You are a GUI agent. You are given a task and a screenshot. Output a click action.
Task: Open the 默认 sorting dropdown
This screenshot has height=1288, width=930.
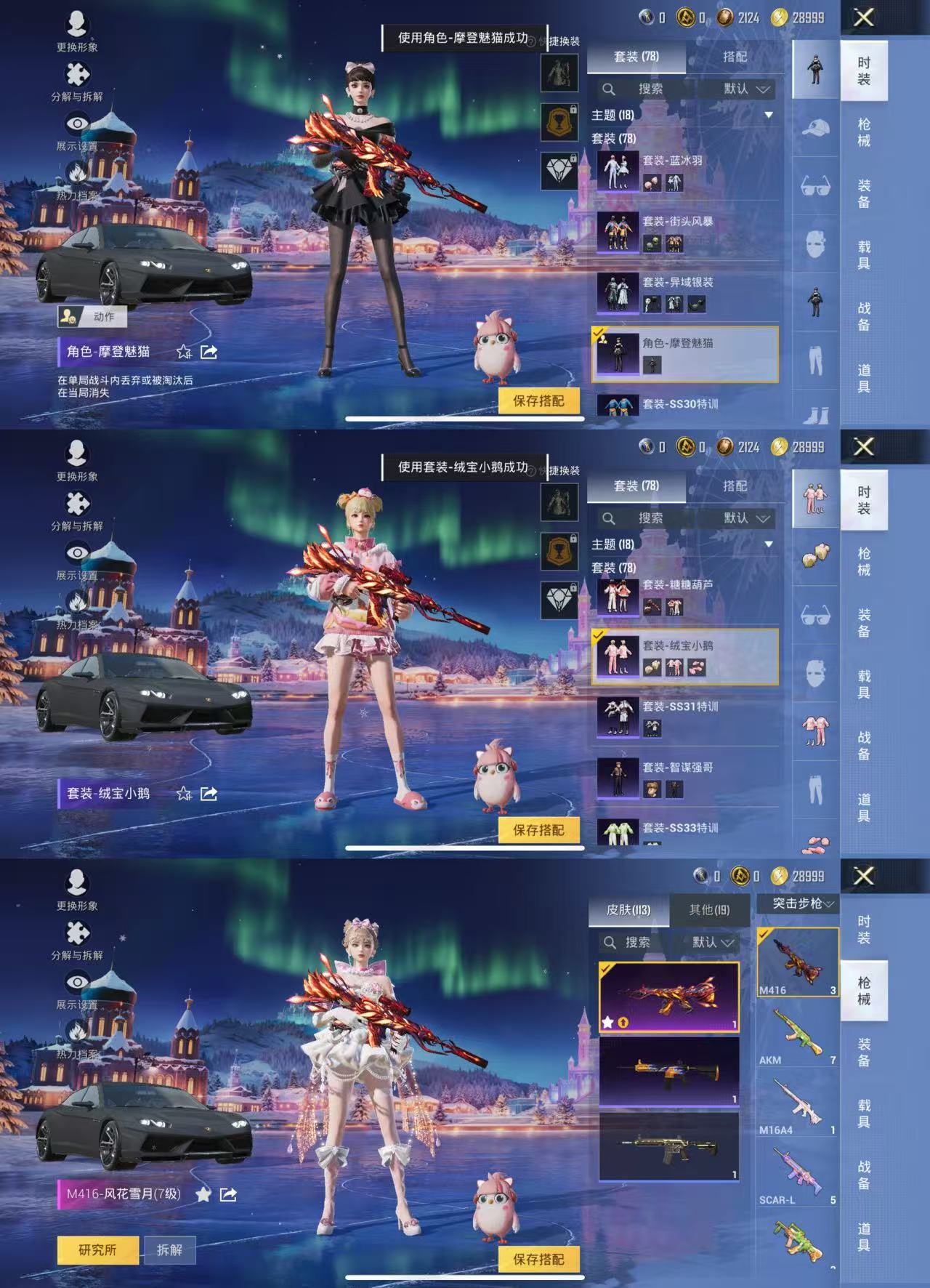click(x=737, y=89)
